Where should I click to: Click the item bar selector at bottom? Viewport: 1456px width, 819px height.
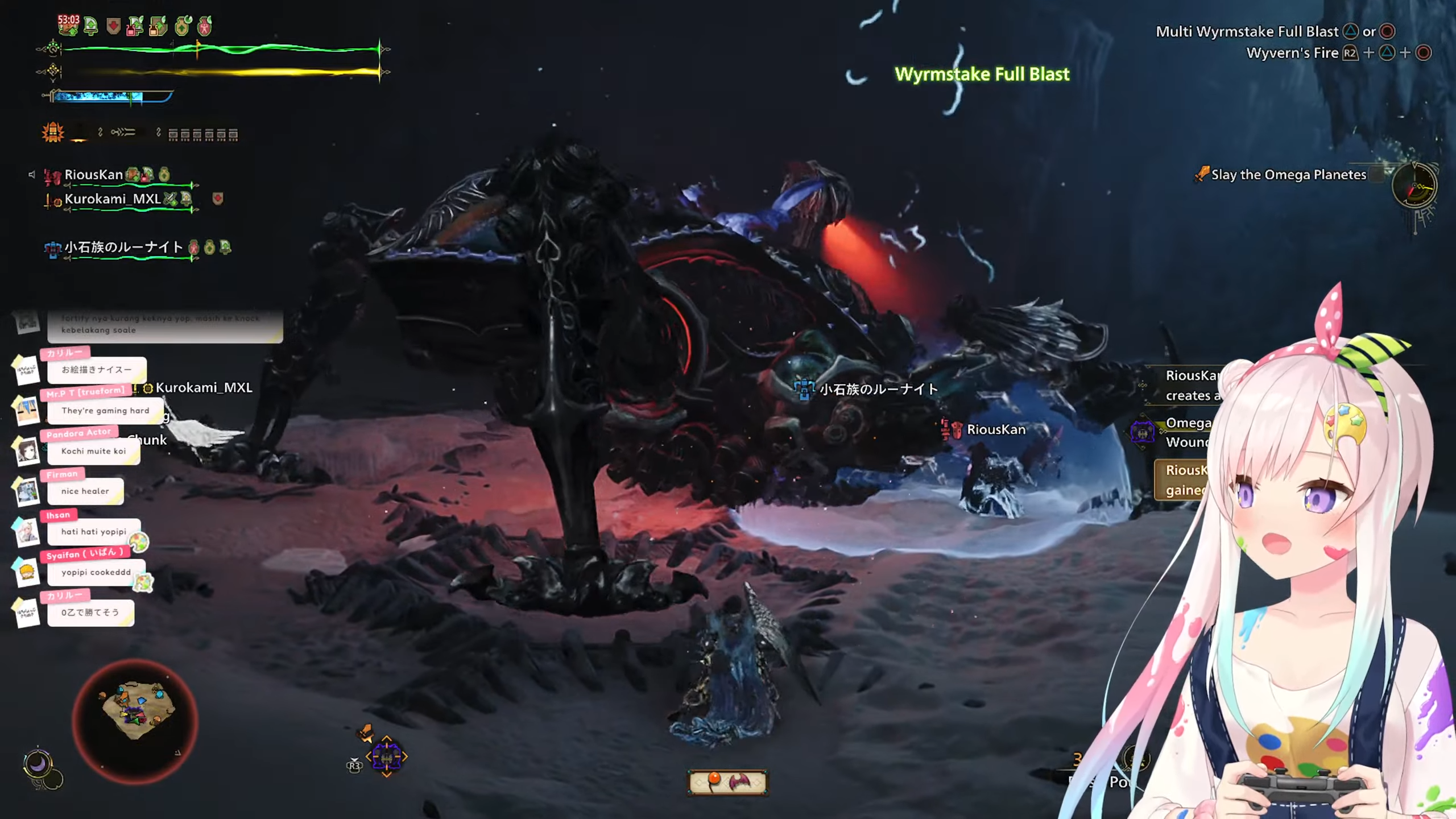click(727, 782)
